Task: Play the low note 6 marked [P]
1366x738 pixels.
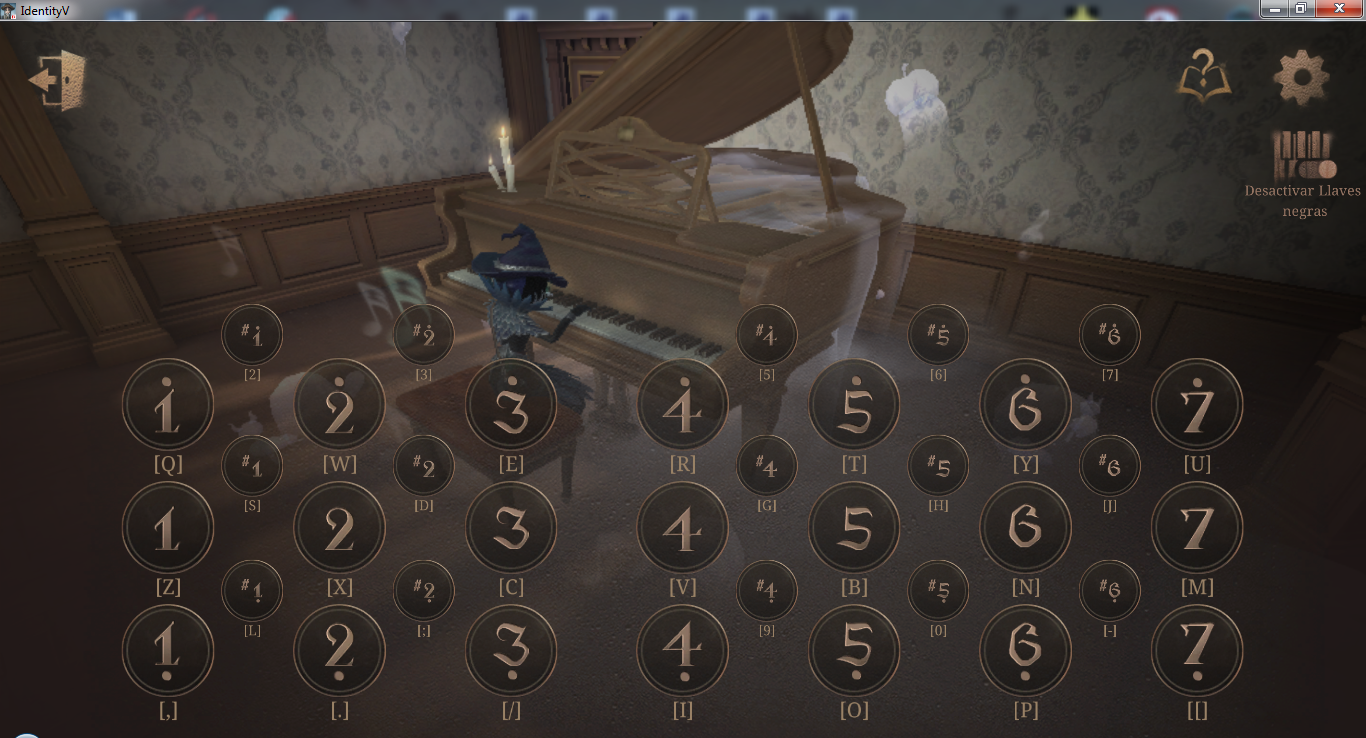Action: coord(1026,650)
